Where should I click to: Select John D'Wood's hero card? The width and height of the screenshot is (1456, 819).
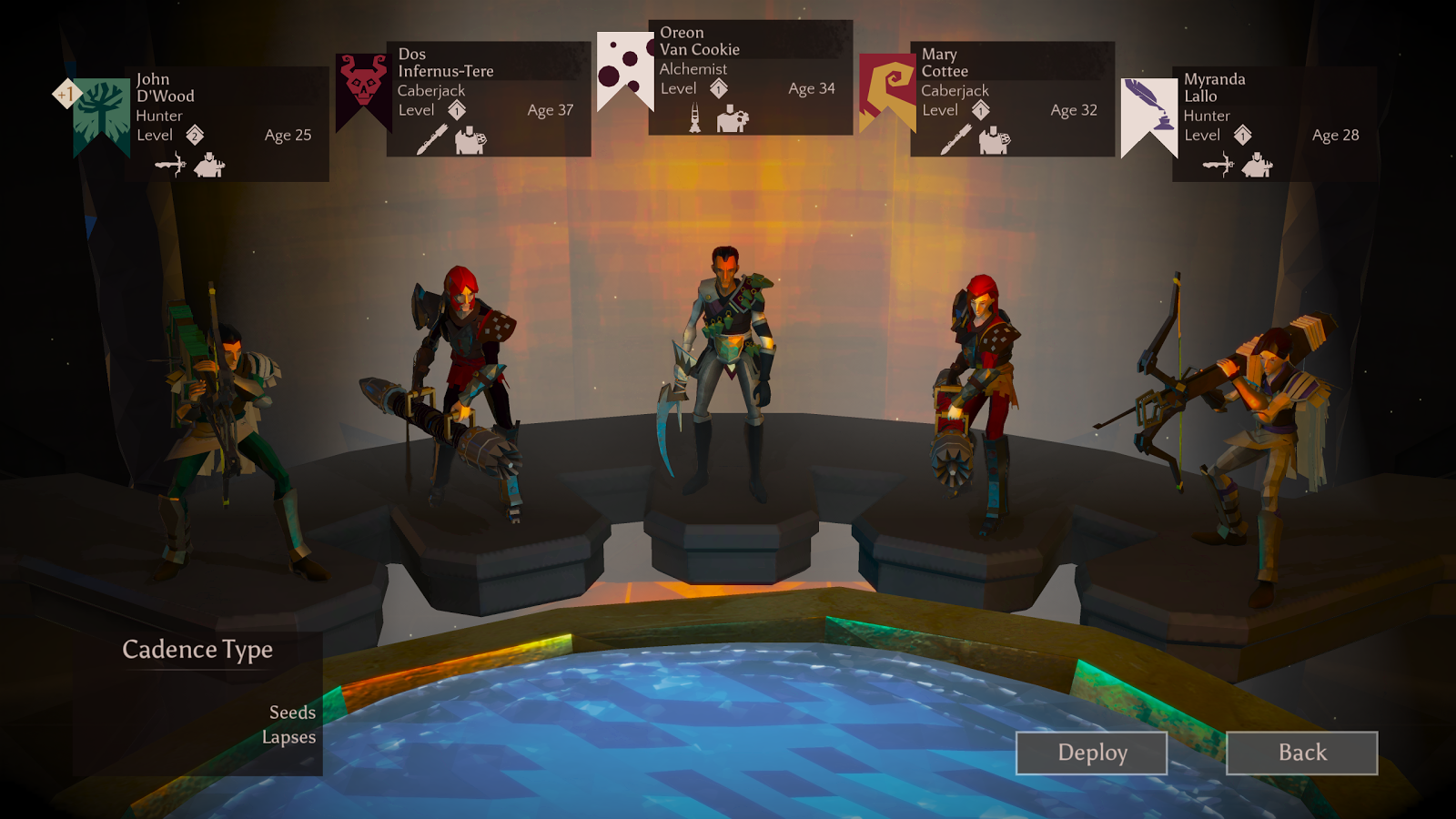227,123
